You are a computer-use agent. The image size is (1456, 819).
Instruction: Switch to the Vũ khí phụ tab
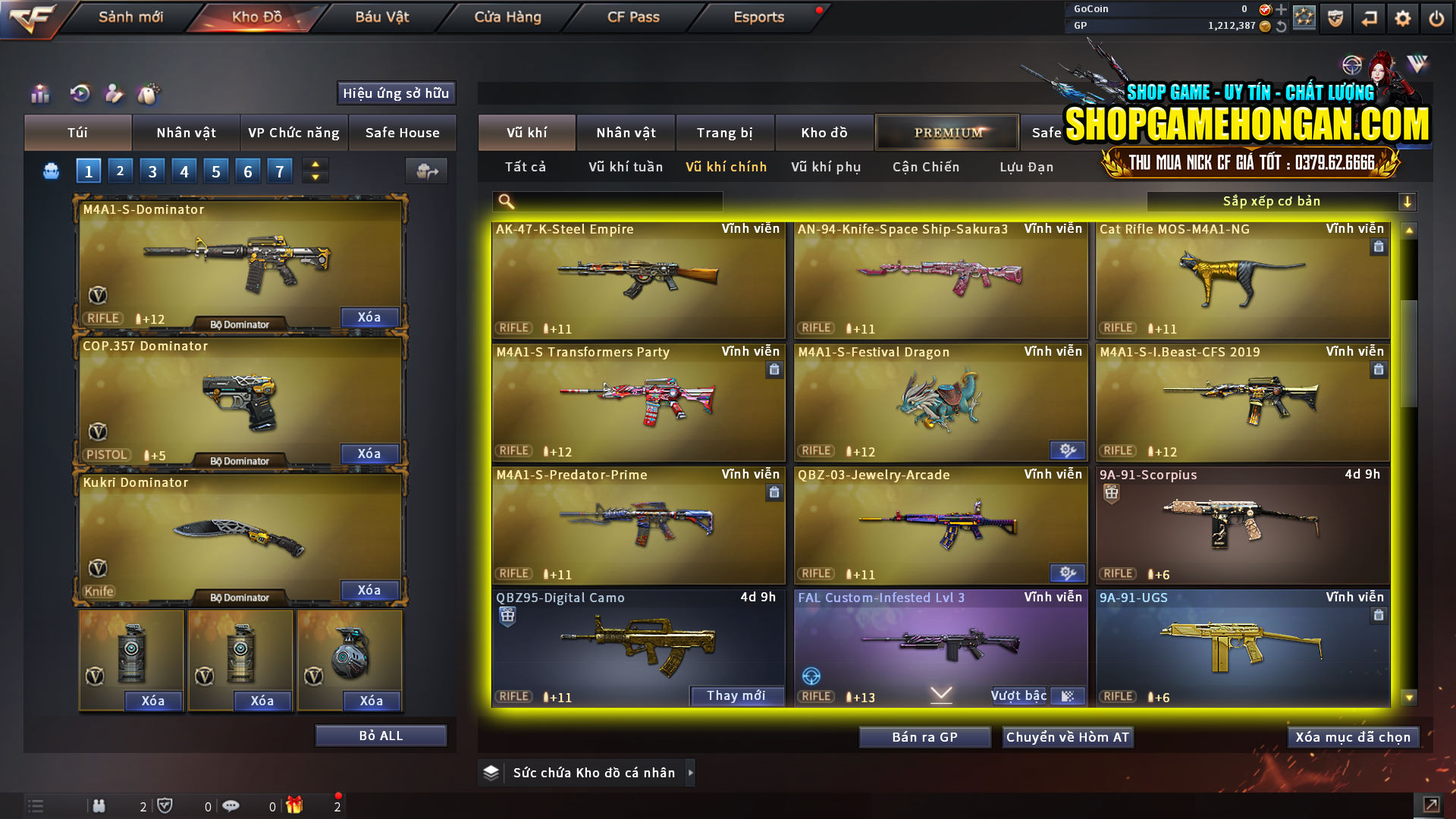coord(826,167)
